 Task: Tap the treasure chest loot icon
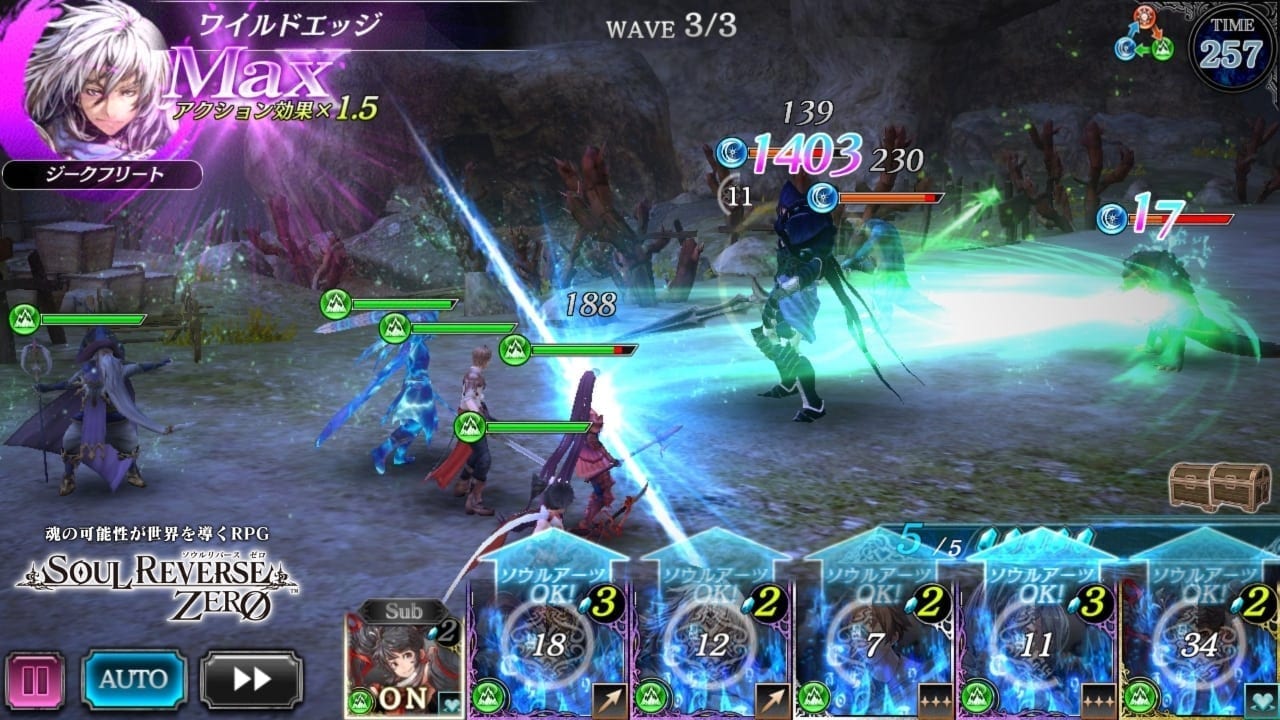coord(1209,487)
